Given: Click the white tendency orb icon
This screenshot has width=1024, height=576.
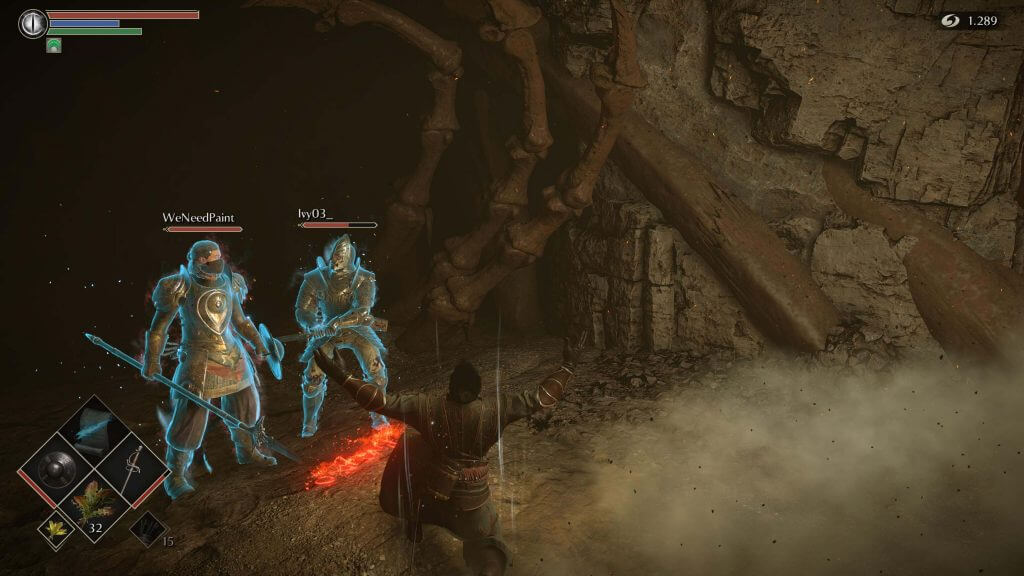Looking at the screenshot, I should tap(34, 24).
